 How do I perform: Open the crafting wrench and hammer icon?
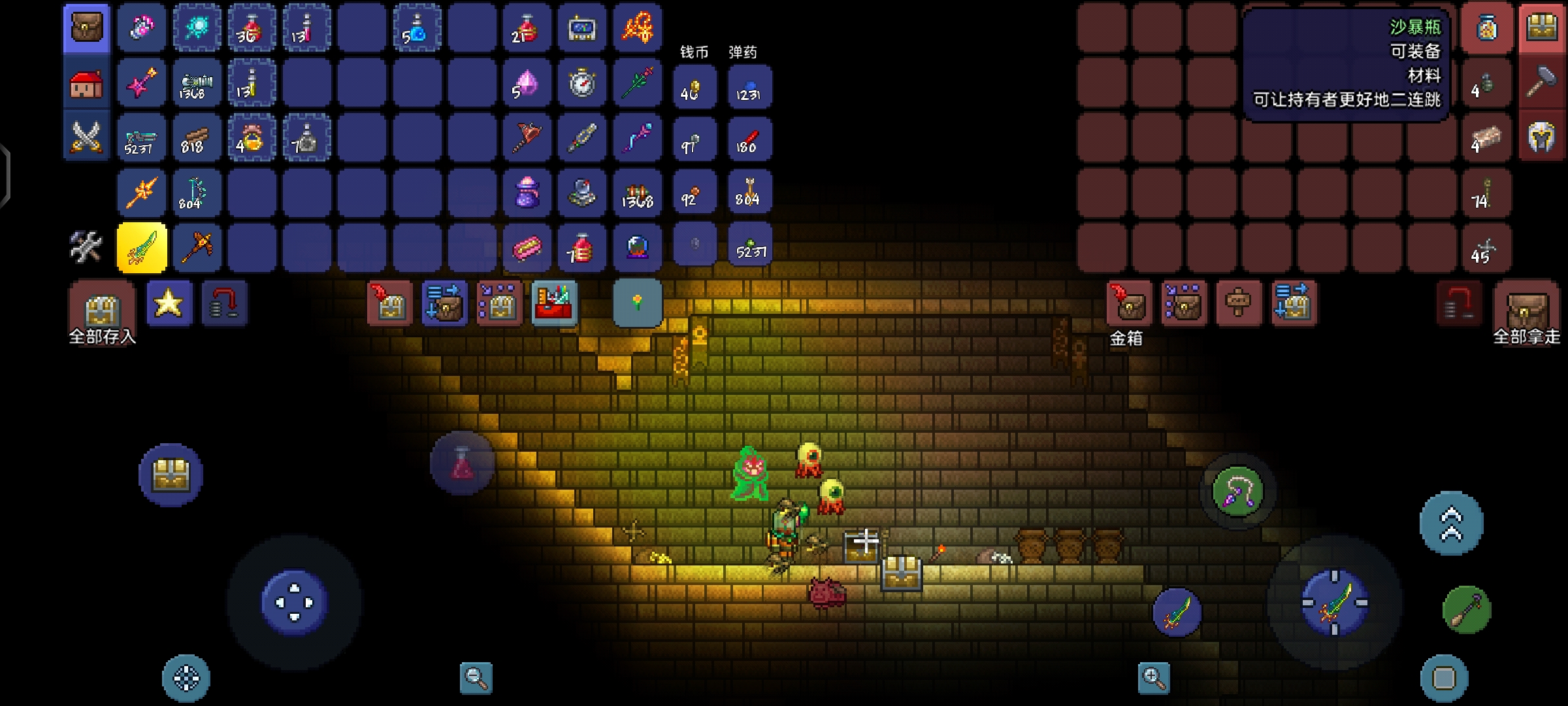(x=86, y=247)
